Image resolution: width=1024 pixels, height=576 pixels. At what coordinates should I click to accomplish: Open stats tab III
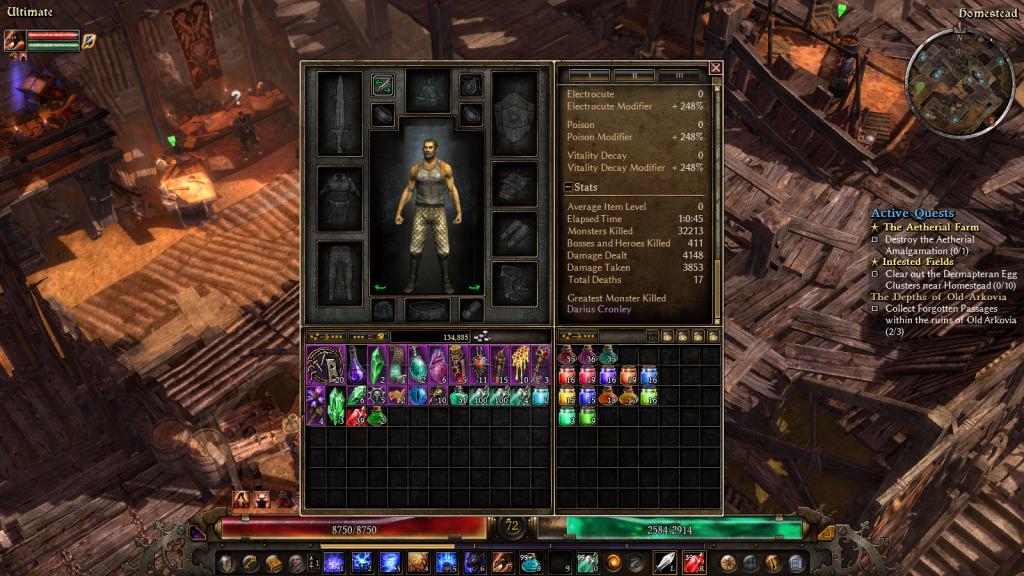pos(679,76)
